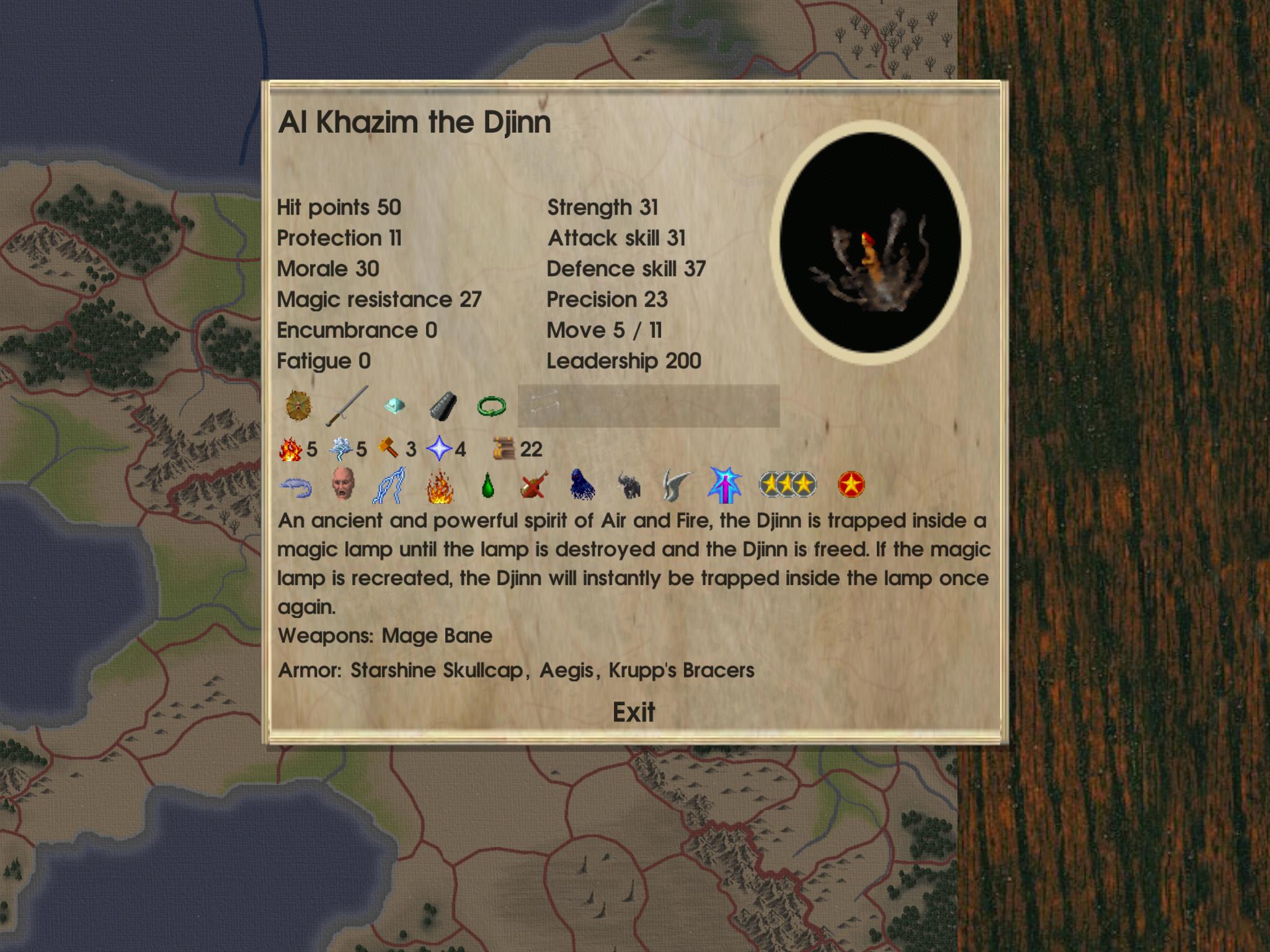Select the Starshine Skullcap icon
This screenshot has height=952, width=1270.
[394, 407]
